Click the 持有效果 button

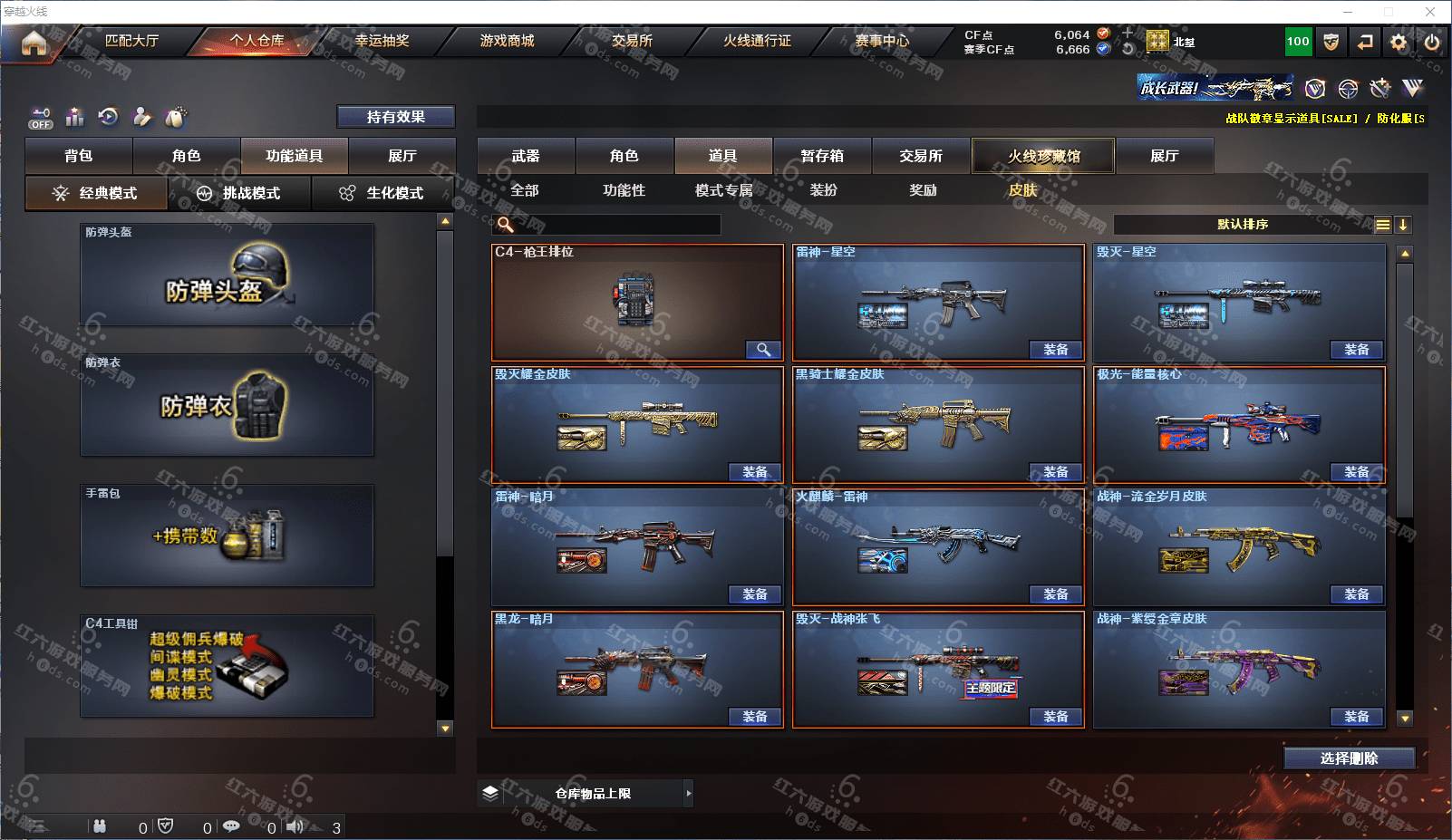396,117
